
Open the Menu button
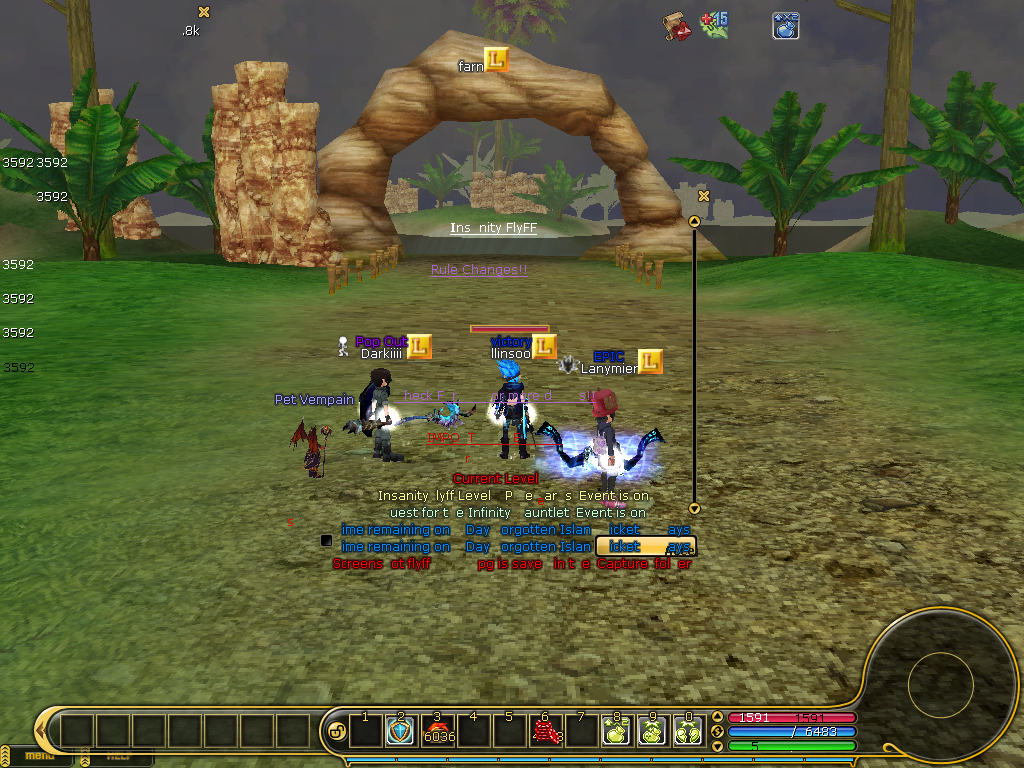tap(40, 756)
